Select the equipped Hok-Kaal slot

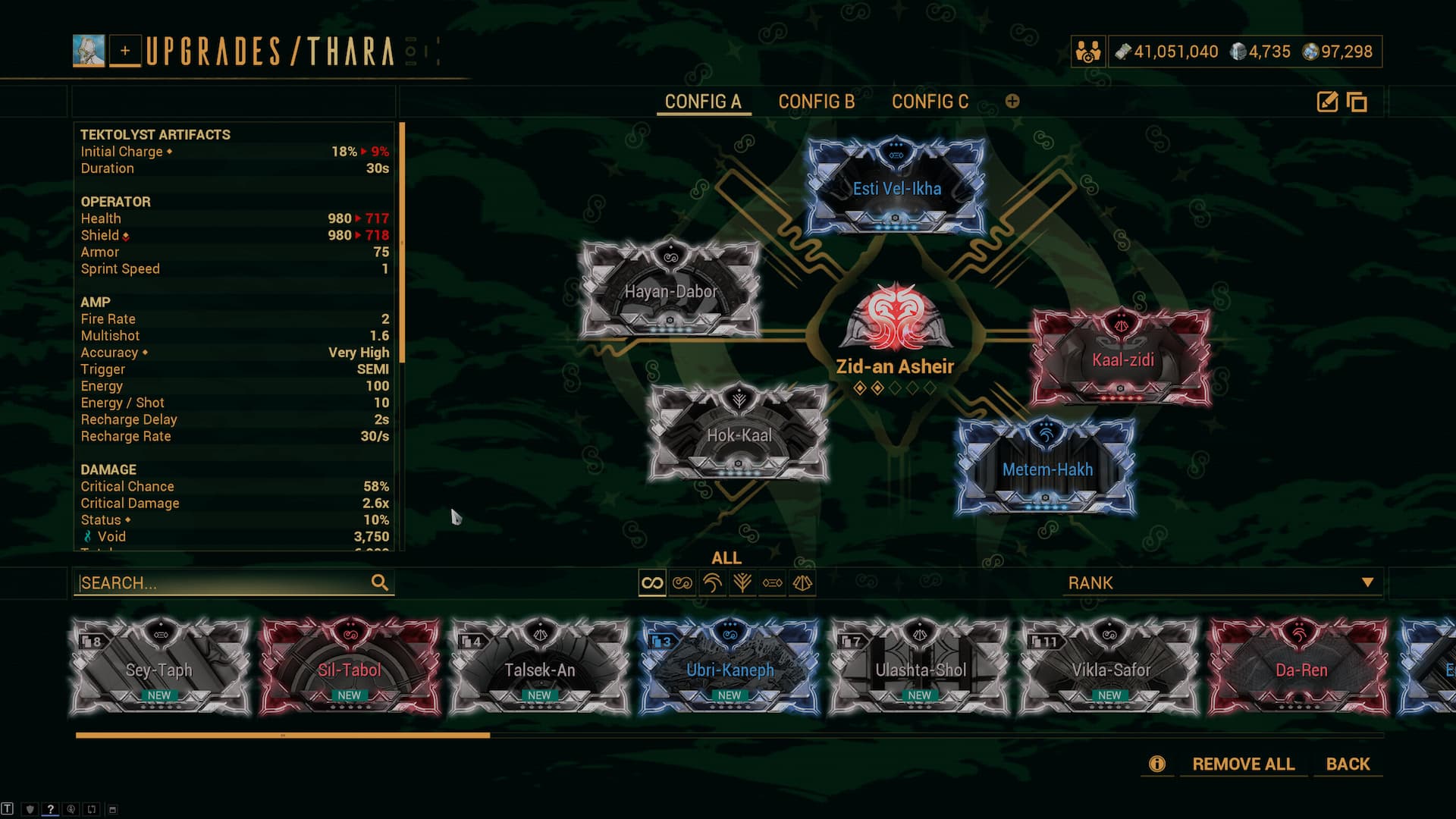(739, 434)
